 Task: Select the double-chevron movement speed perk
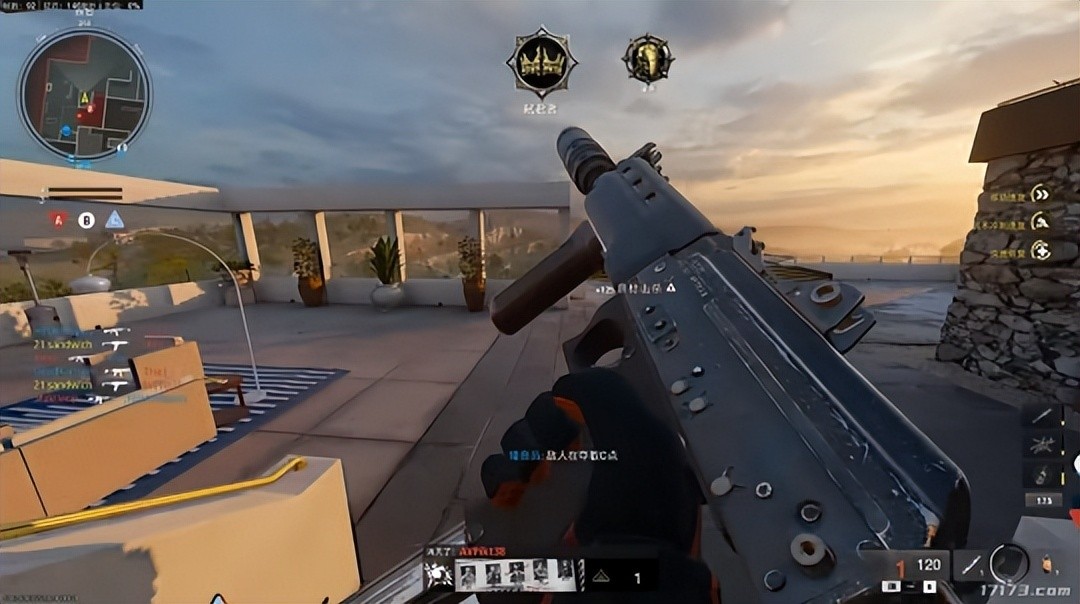pyautogui.click(x=1041, y=194)
